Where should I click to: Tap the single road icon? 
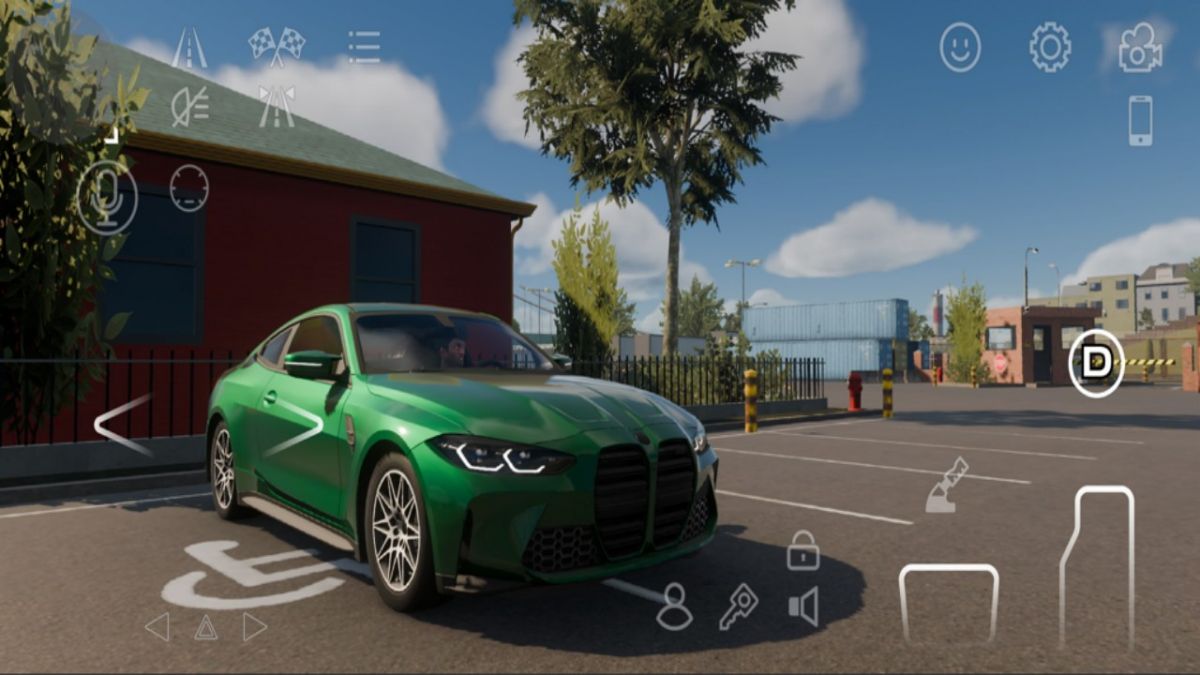[x=189, y=47]
